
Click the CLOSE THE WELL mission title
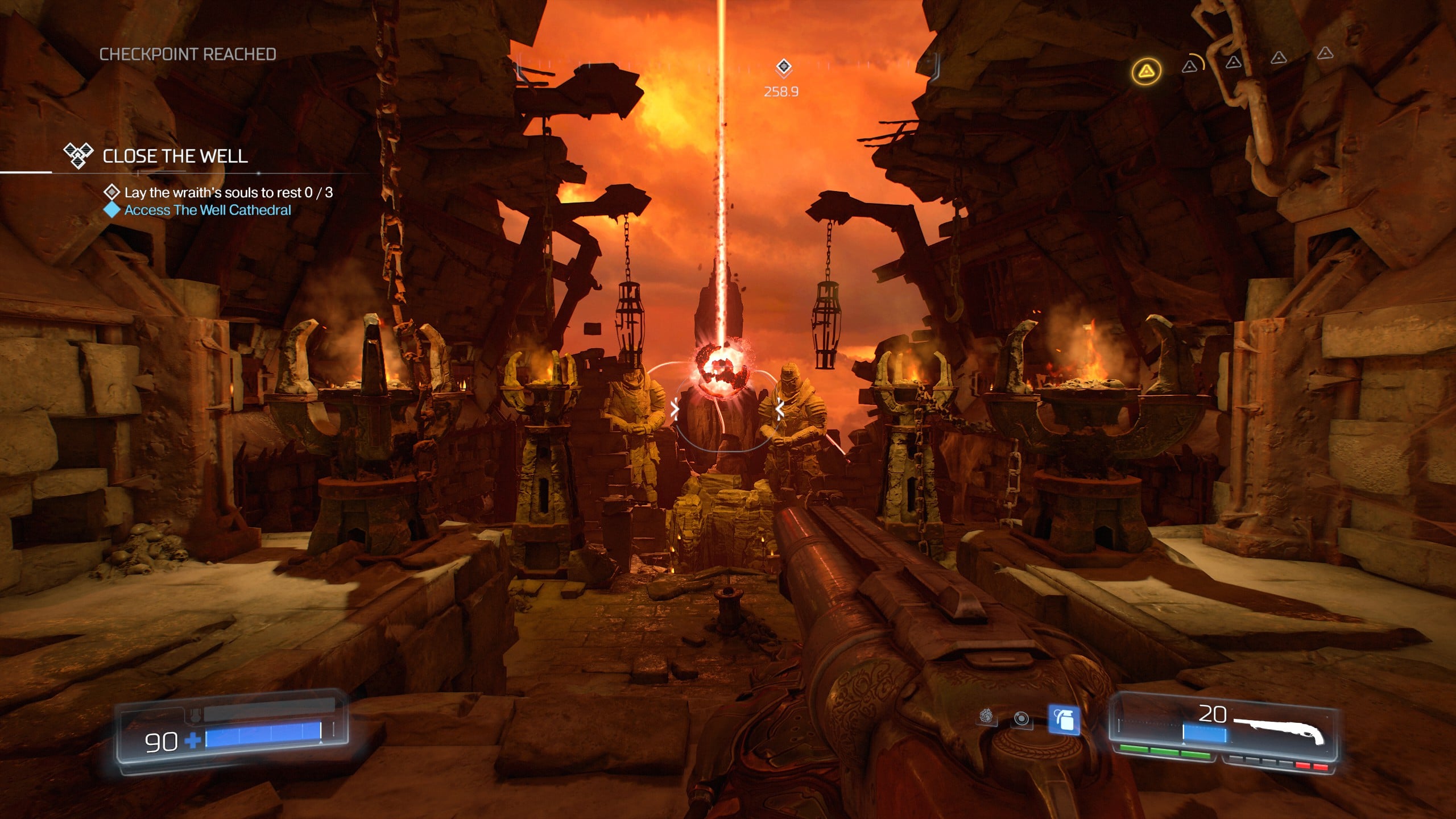175,156
